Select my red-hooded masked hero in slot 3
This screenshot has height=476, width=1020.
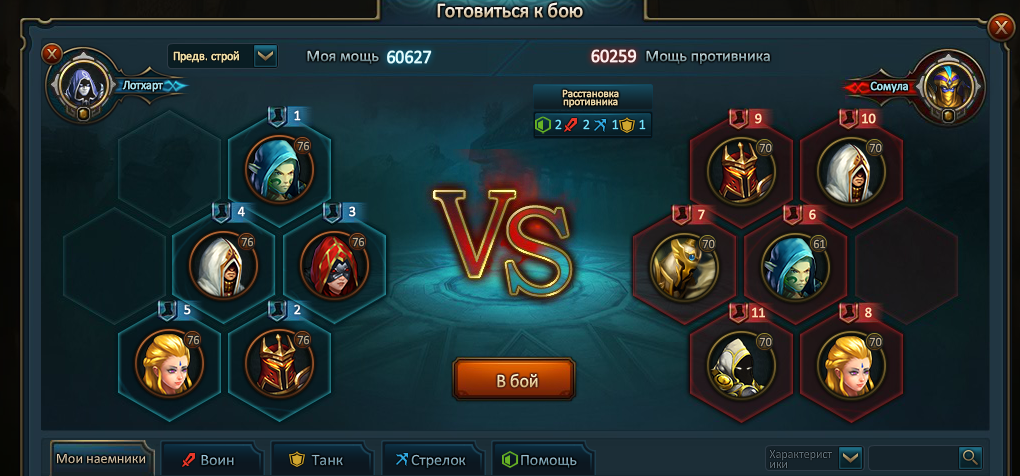(x=334, y=264)
